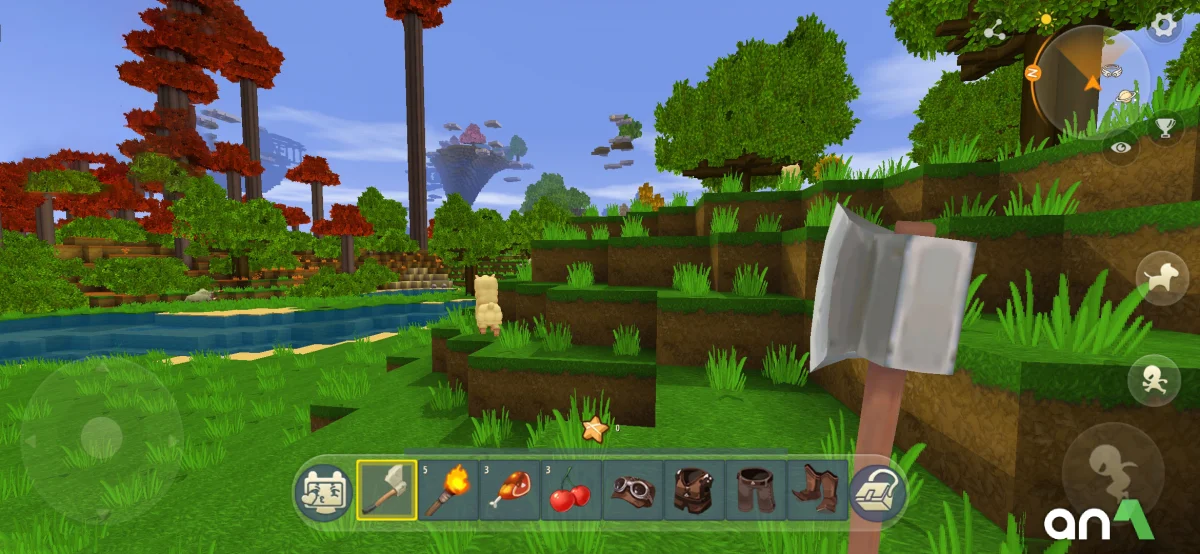Choose the roasted meat leg slot
This screenshot has width=1200, height=554.
point(510,490)
